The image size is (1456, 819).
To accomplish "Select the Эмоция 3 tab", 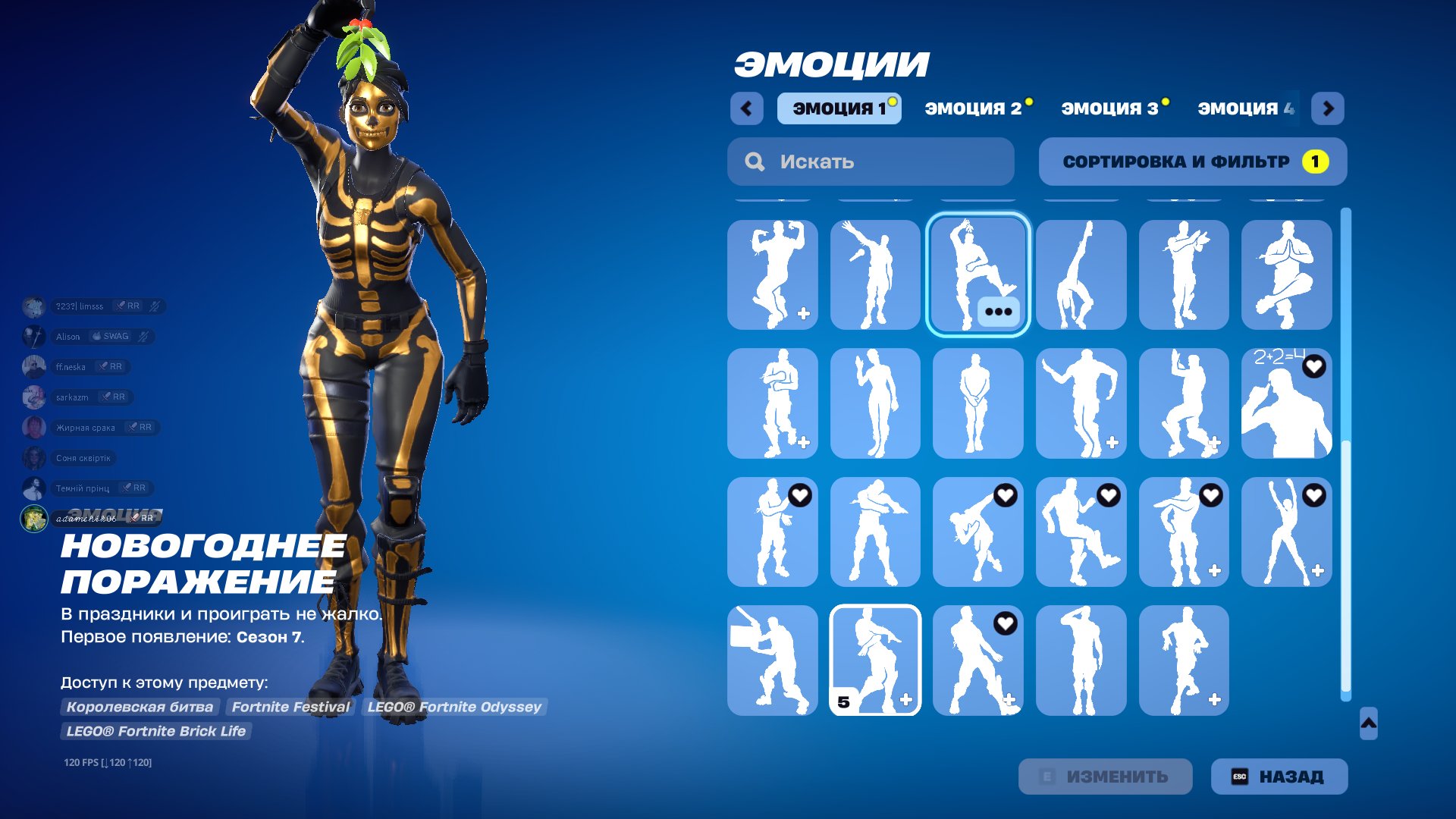I will click(1110, 108).
